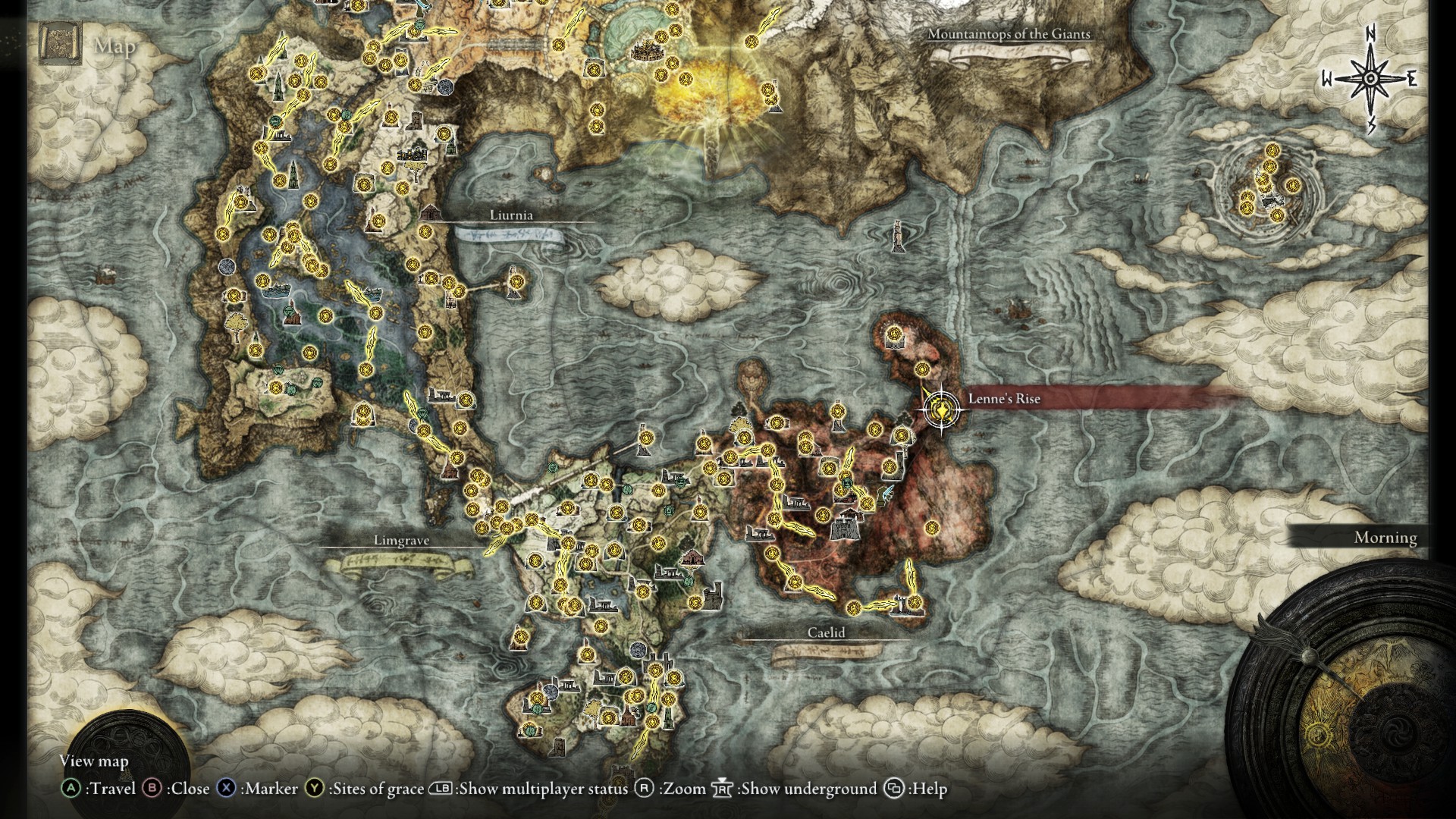Select the boat icon in the western sea
The height and width of the screenshot is (819, 1456).
click(x=106, y=273)
